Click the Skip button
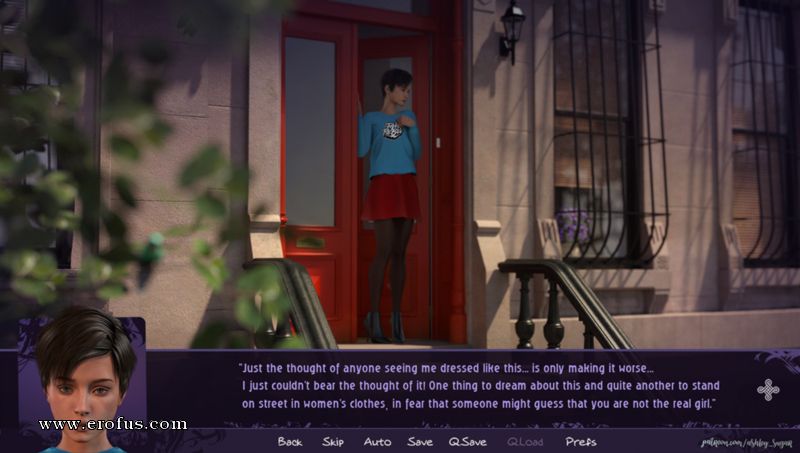The height and width of the screenshot is (453, 800). pyautogui.click(x=333, y=442)
